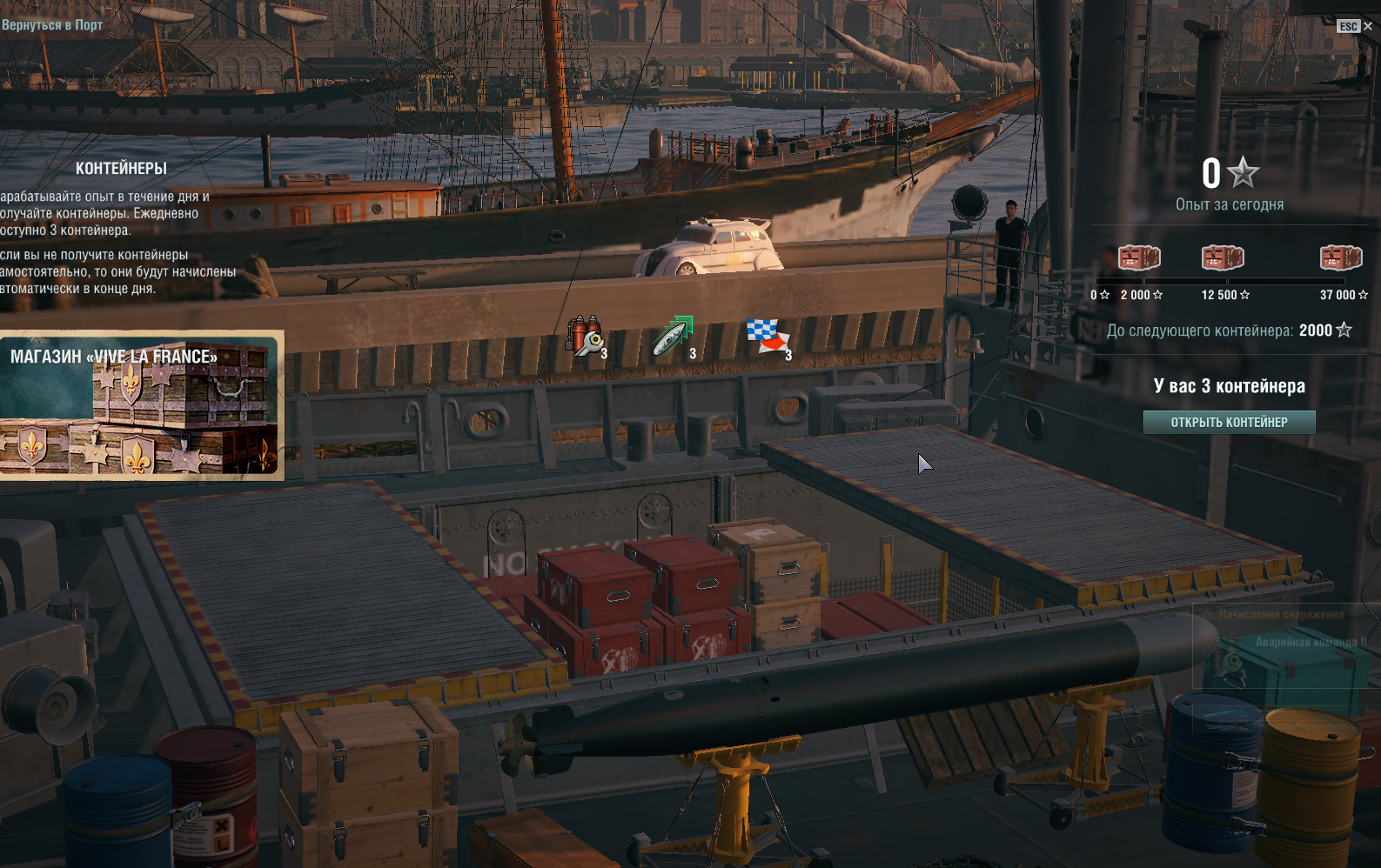Select the fire extinguisher repair consumable icon
1381x868 pixels.
tap(586, 336)
